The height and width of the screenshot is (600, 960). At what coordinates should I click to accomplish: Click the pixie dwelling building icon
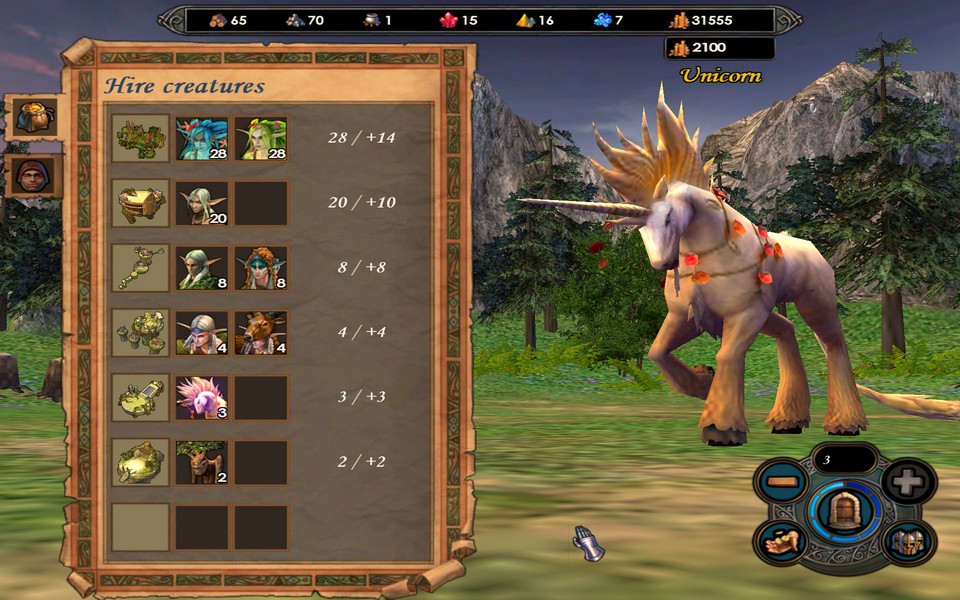pos(140,138)
